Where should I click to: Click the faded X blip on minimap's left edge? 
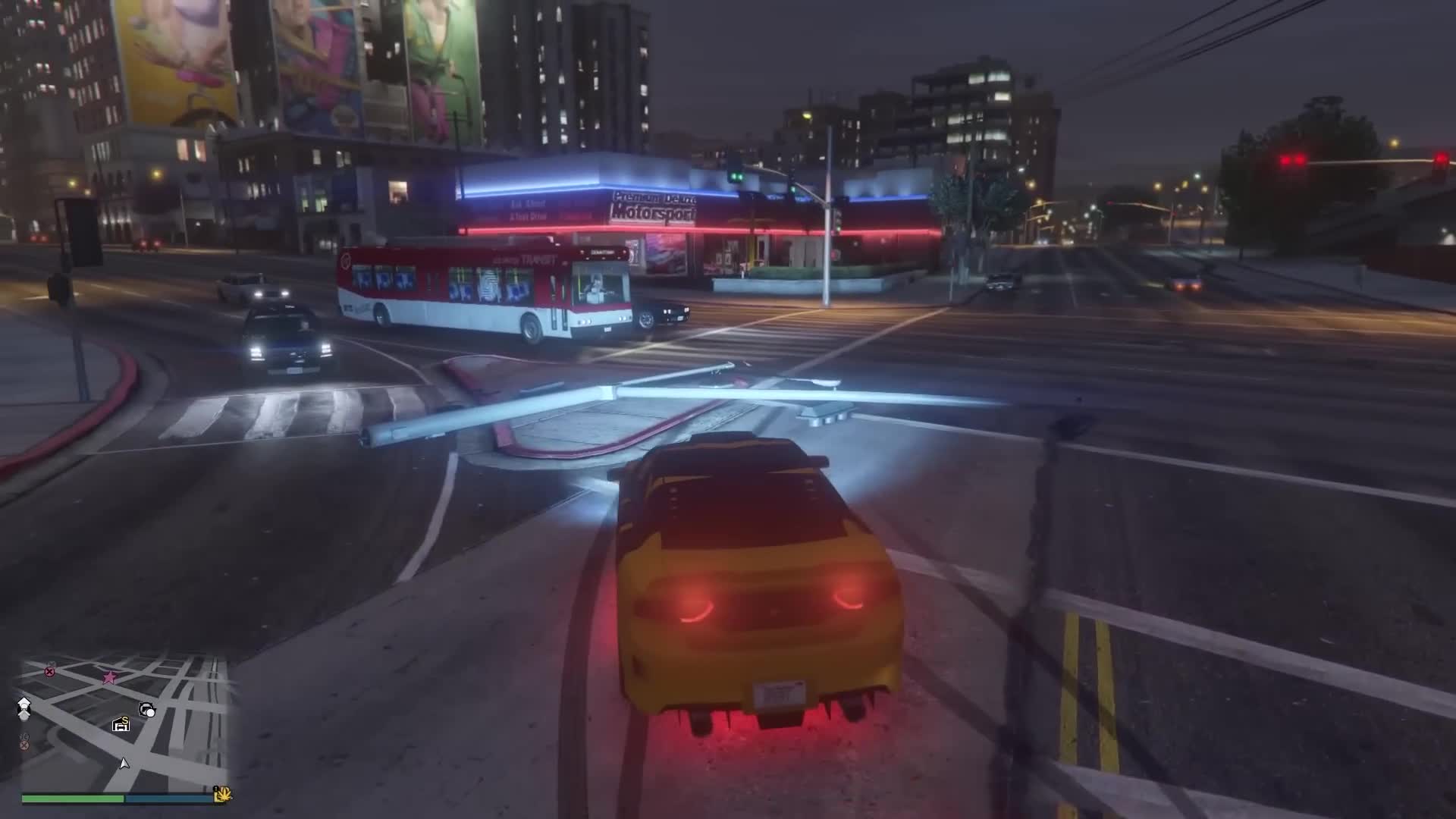click(24, 745)
